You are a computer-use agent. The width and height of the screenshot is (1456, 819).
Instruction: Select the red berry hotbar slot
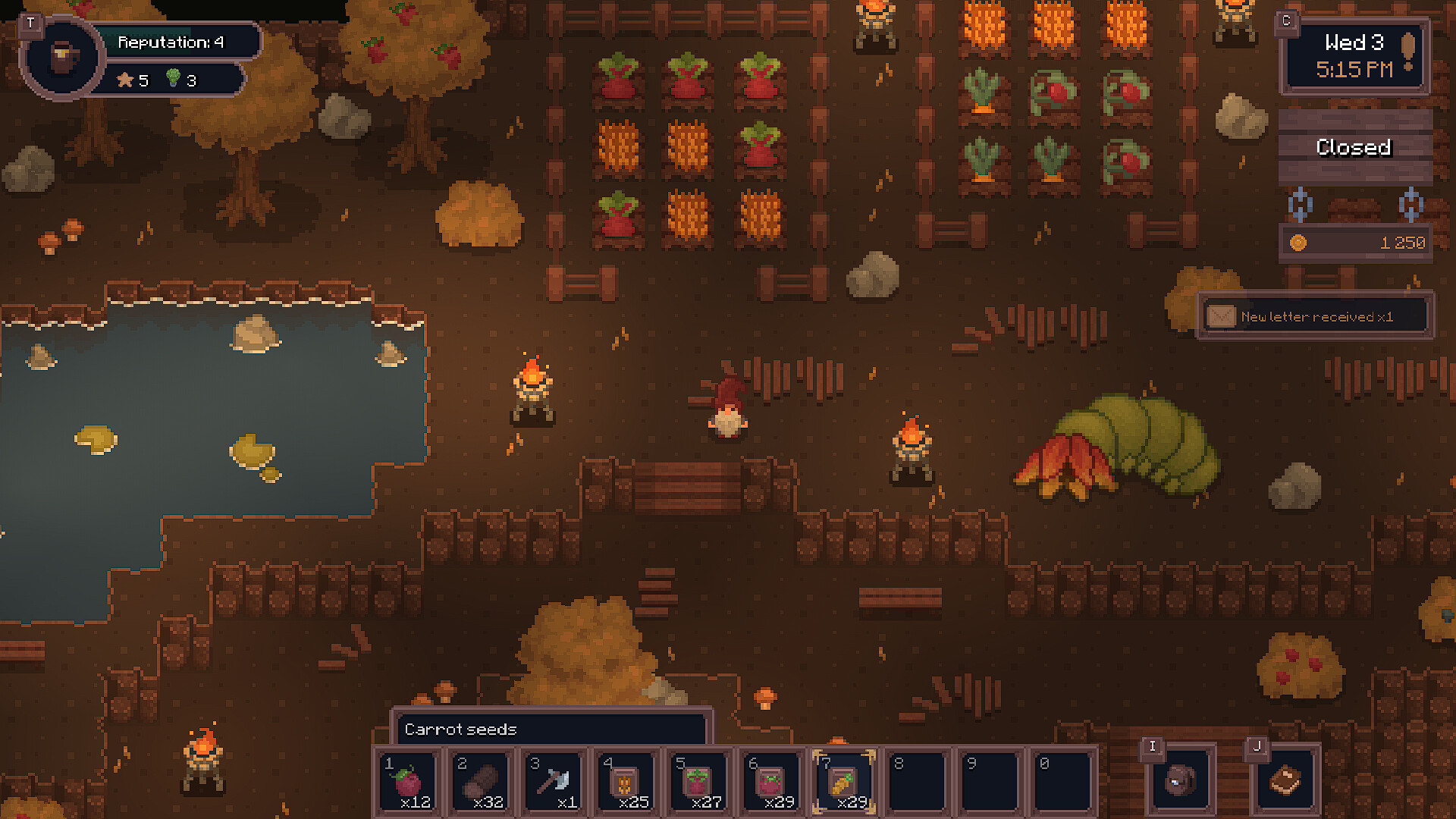coord(409,782)
